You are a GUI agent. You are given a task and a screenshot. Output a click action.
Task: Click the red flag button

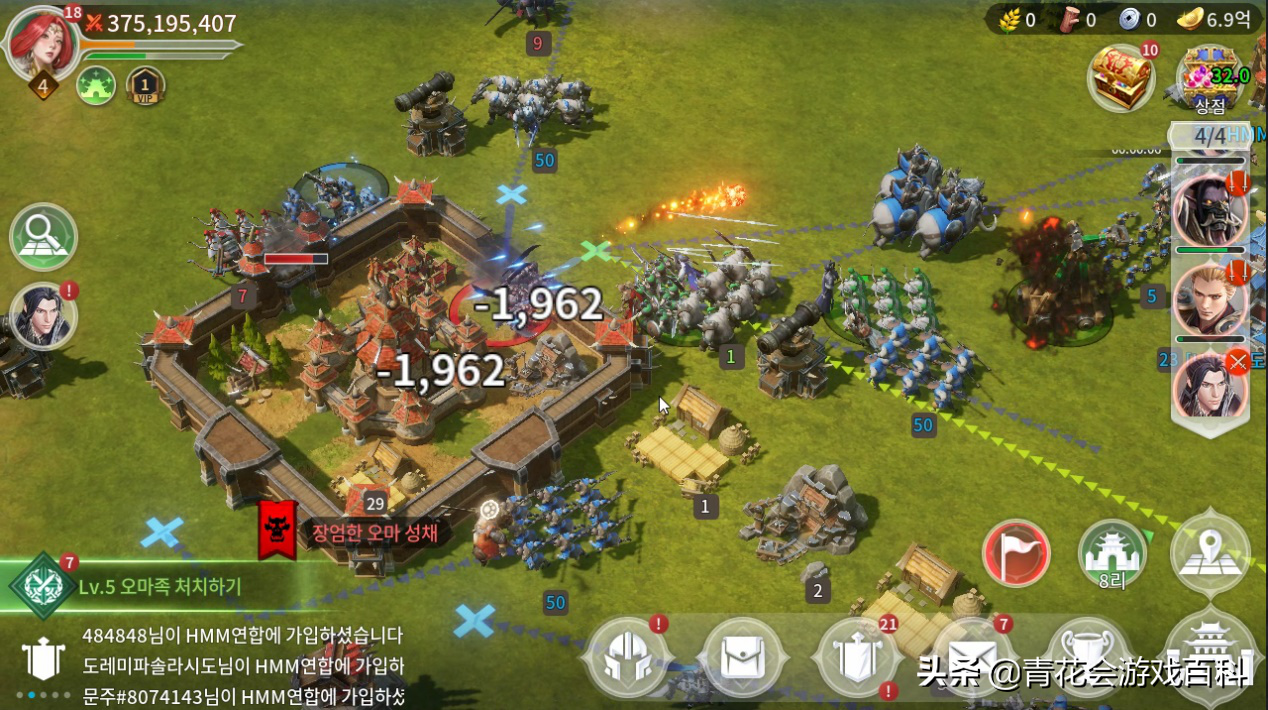(1016, 553)
